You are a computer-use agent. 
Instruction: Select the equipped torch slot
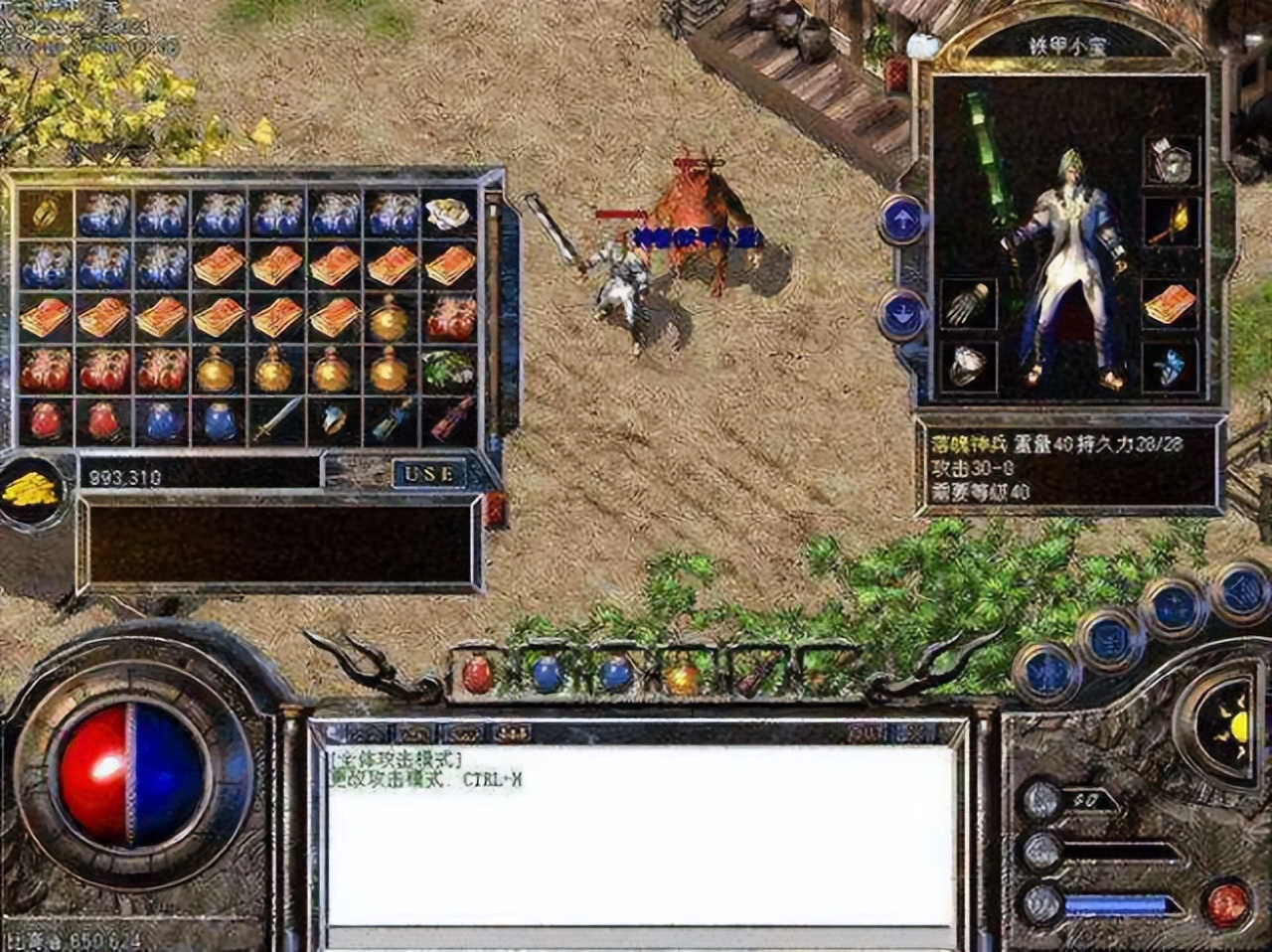pos(1171,221)
